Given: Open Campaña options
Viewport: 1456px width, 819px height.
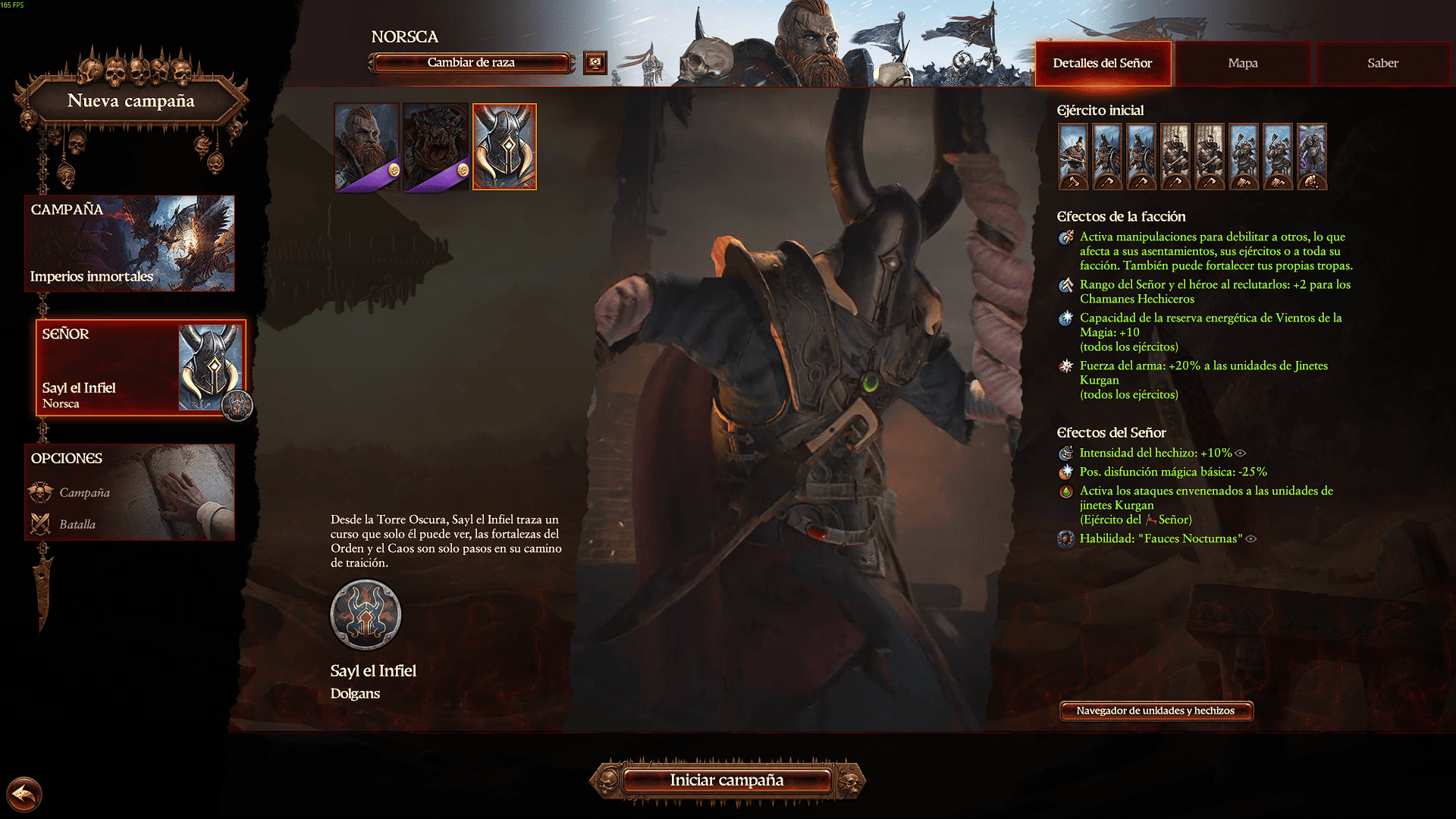Looking at the screenshot, I should tap(84, 493).
